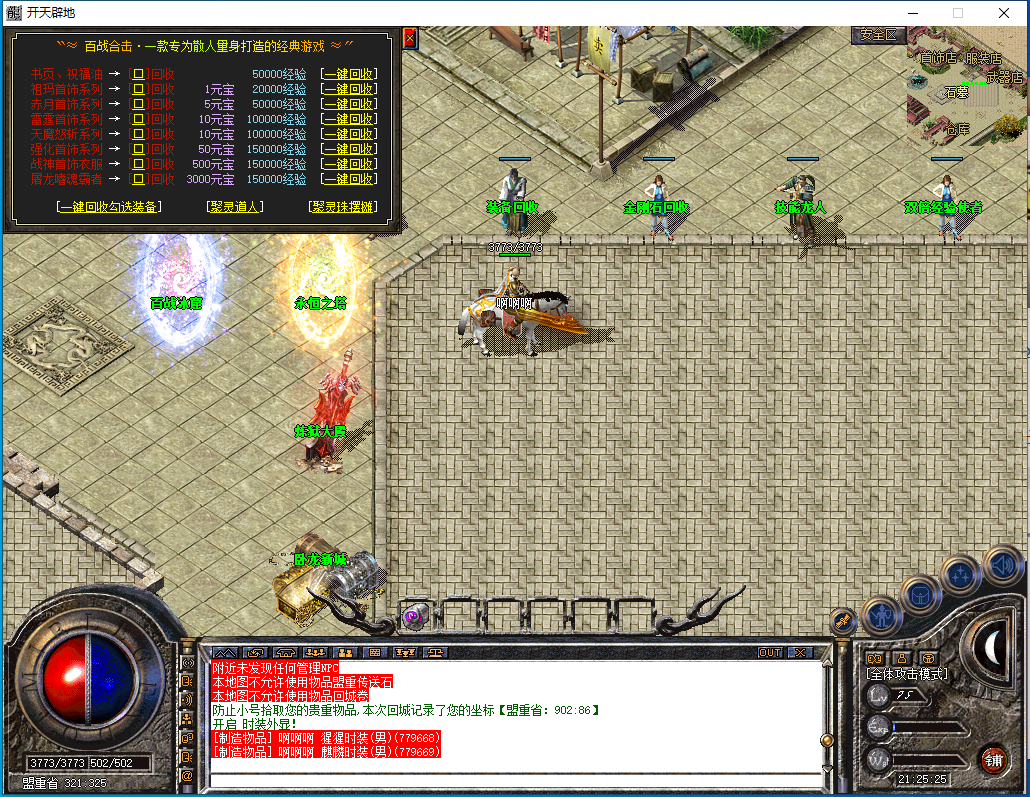The image size is (1030, 797).
Task: Open the 聚灵道人 link
Action: (235, 207)
